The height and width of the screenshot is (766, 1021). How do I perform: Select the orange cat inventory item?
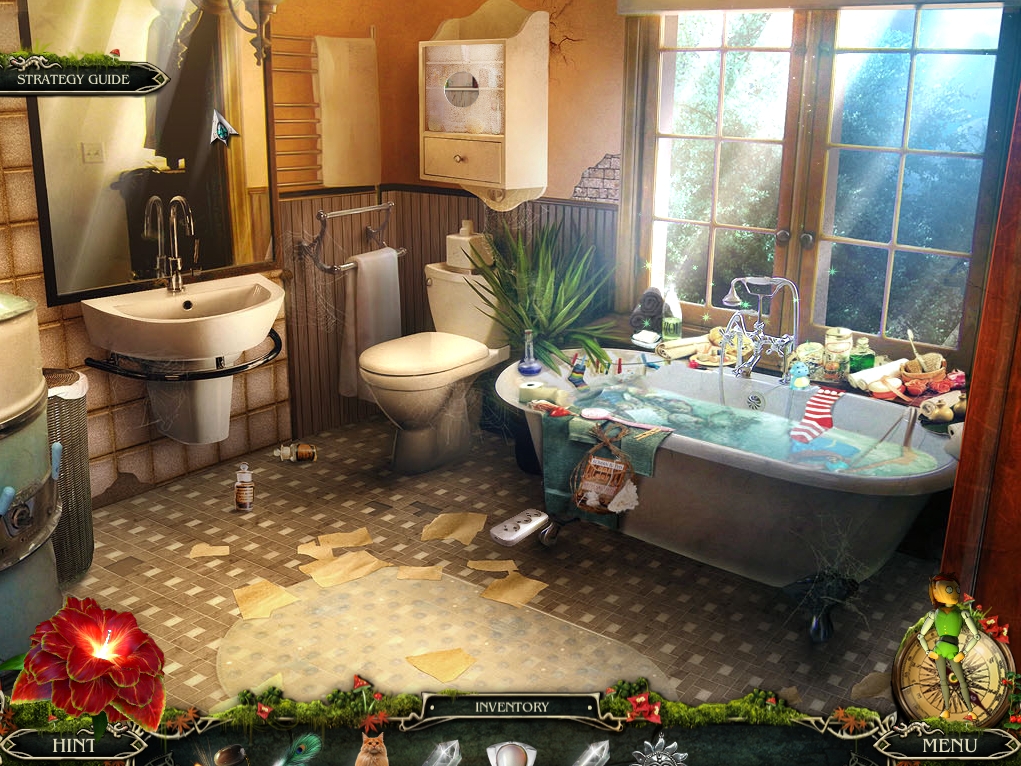371,750
